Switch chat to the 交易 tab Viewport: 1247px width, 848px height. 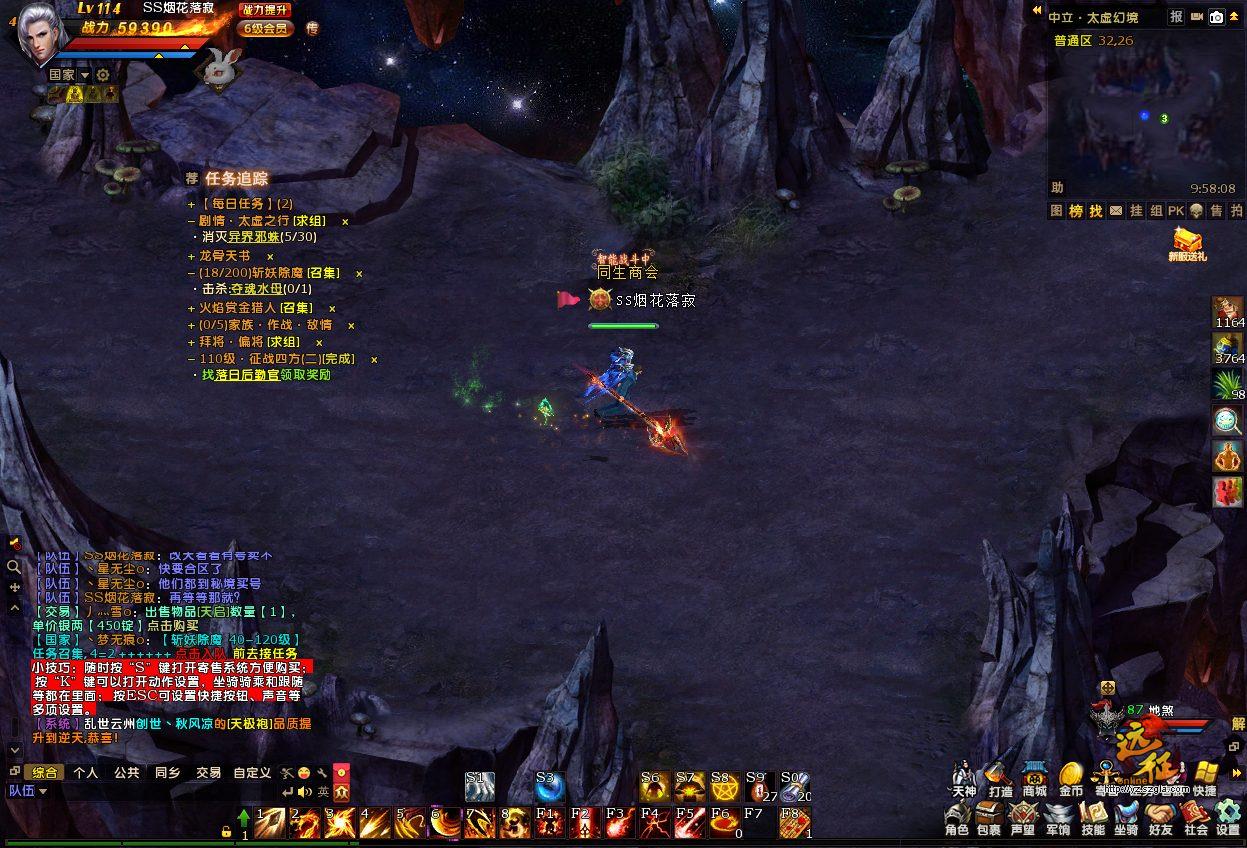208,773
